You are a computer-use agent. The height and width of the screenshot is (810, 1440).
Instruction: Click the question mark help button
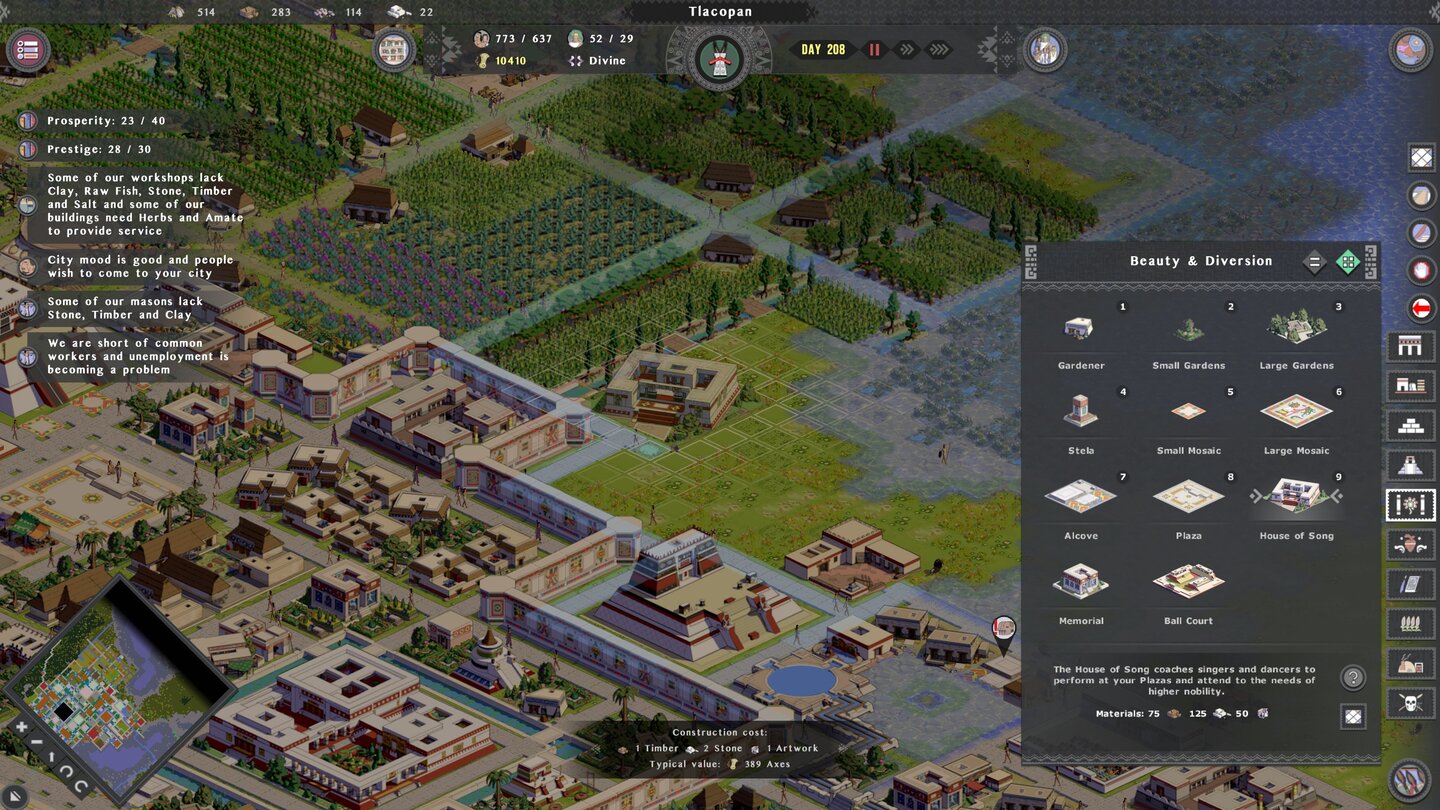coord(1353,678)
